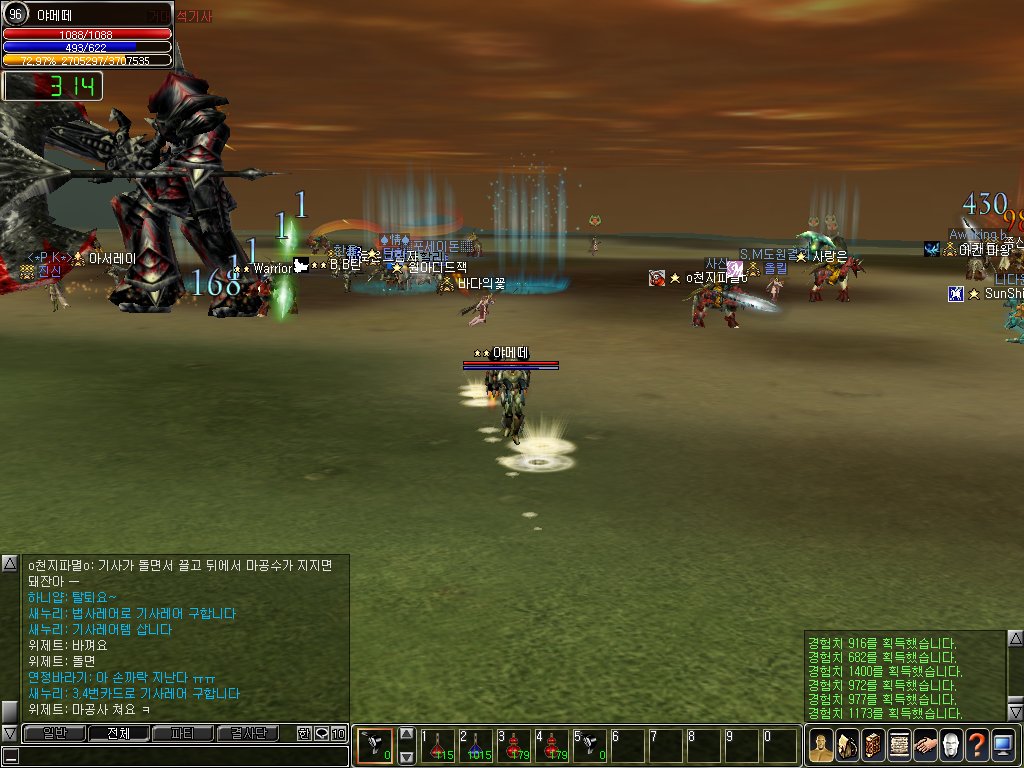Select the 전체 chat tab
Screen dimensions: 1024x768
pos(118,734)
